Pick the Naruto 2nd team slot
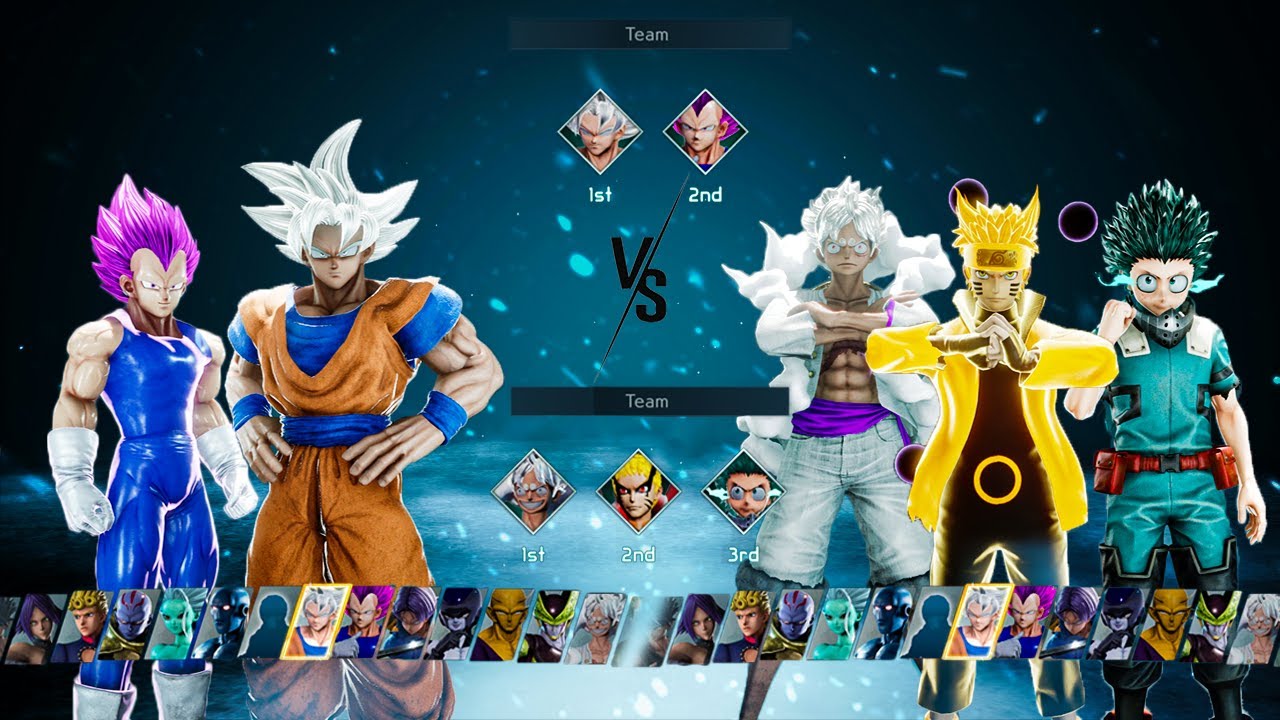This screenshot has height=720, width=1280. coord(638,491)
